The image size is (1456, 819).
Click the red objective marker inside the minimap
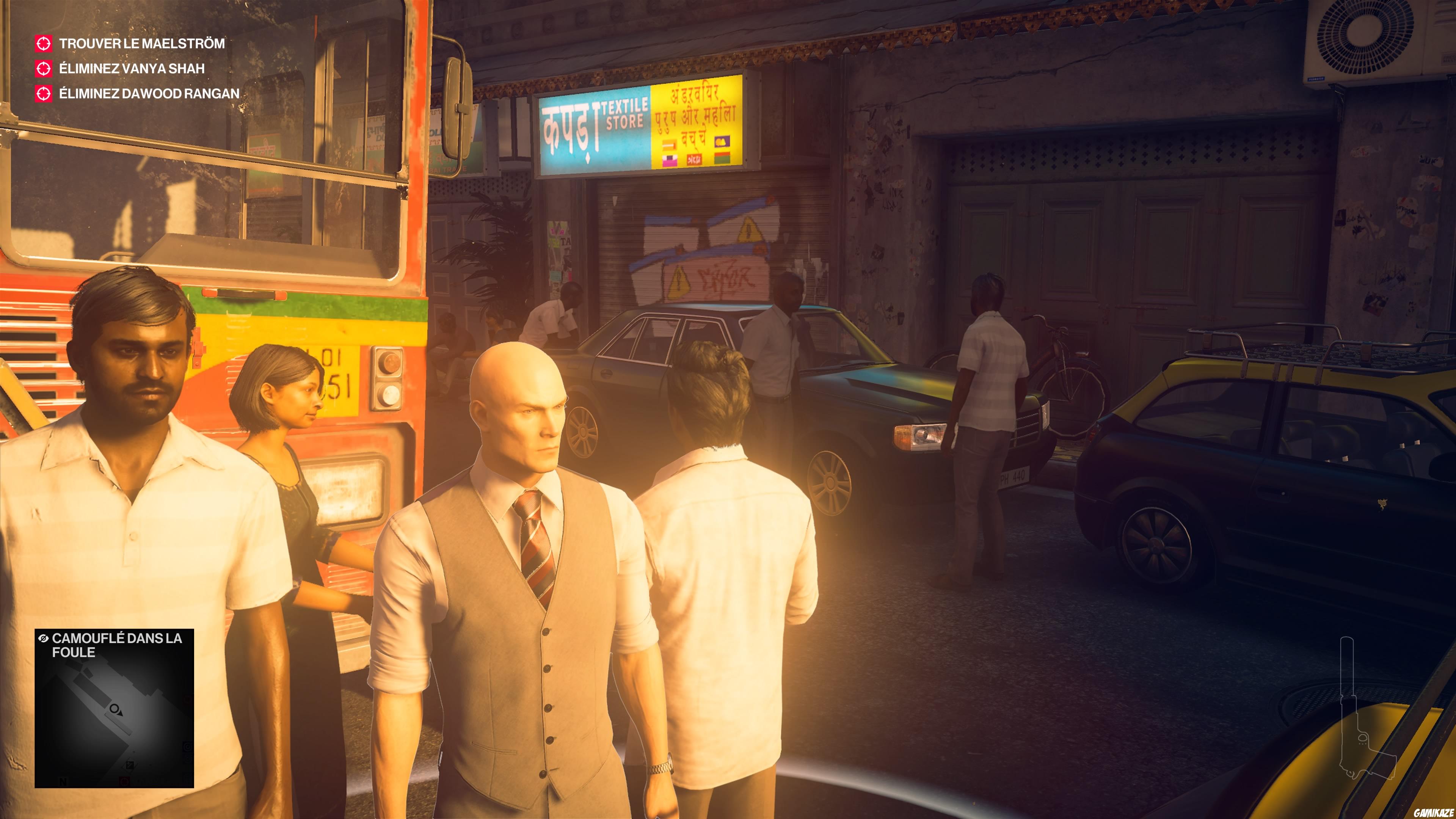click(x=126, y=781)
